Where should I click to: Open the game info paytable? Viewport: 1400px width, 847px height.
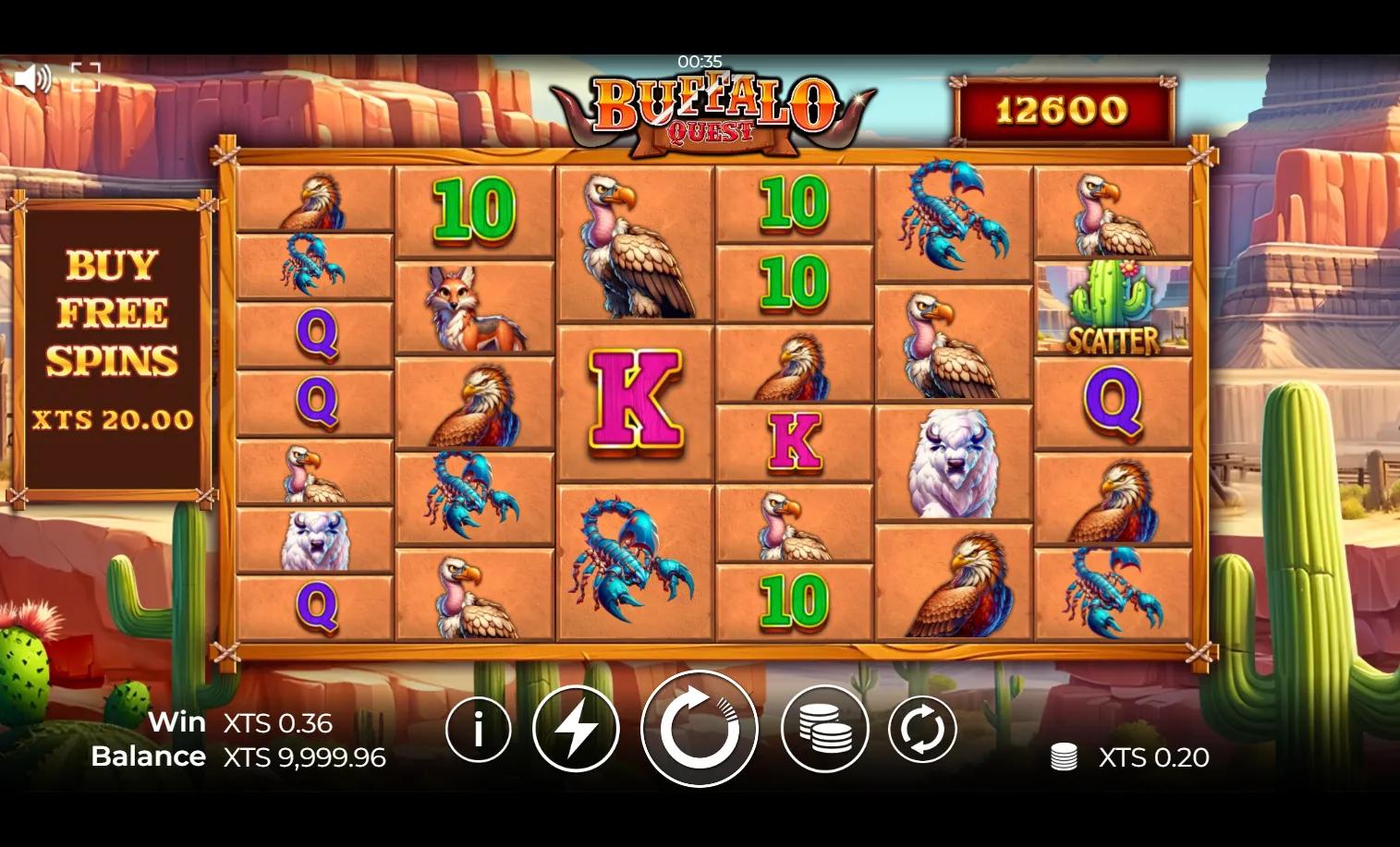(x=479, y=728)
